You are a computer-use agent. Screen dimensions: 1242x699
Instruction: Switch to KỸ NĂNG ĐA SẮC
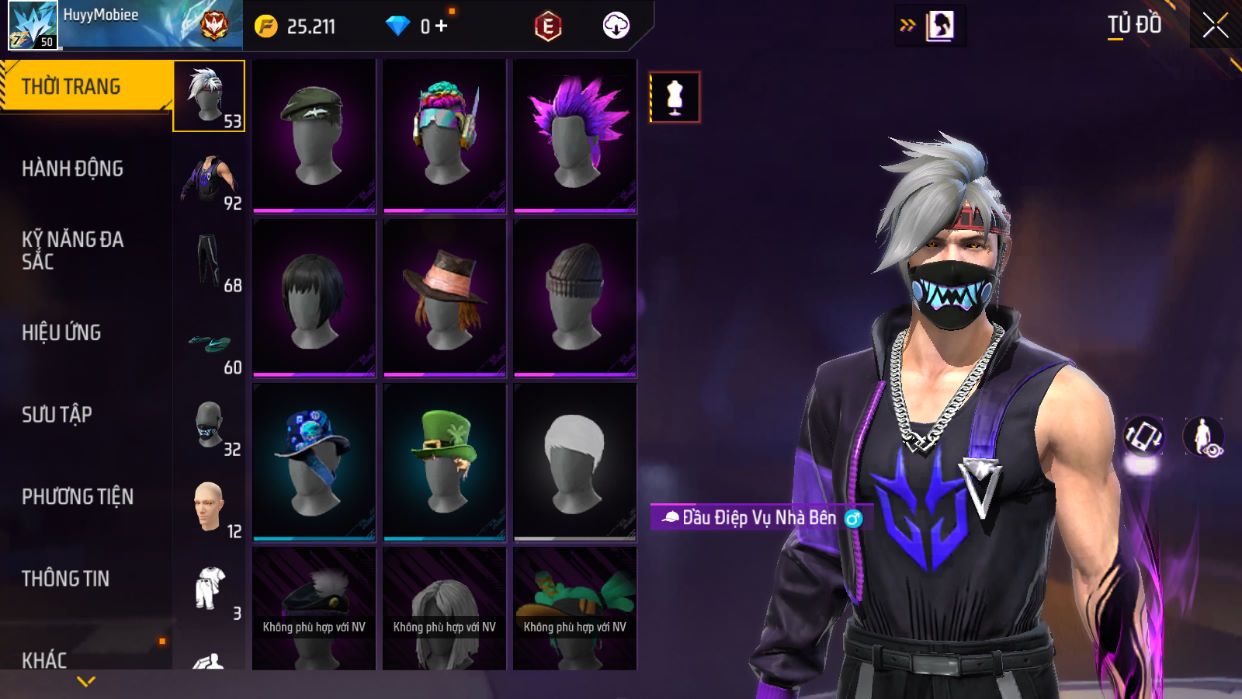click(x=73, y=250)
